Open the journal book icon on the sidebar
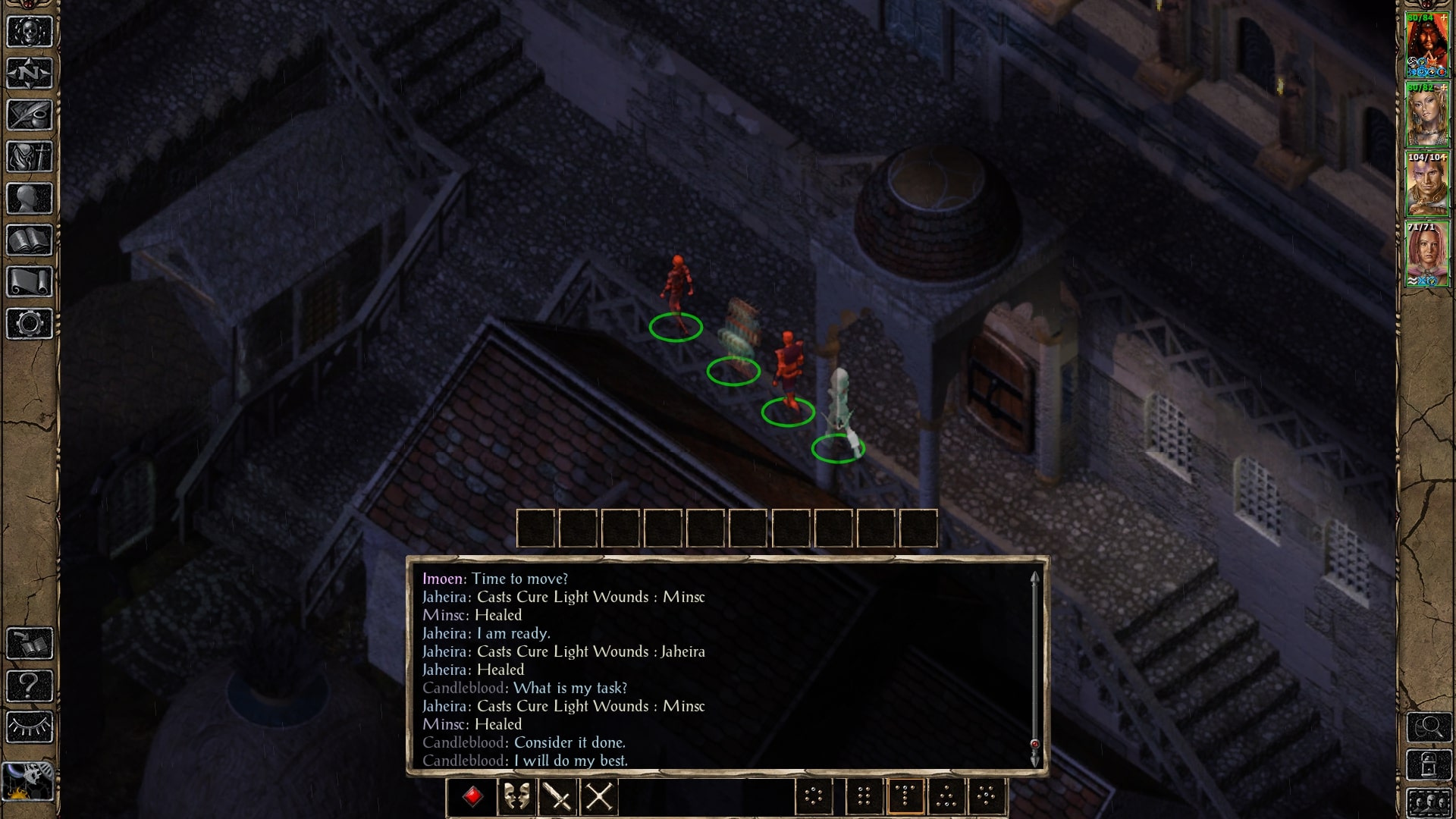The height and width of the screenshot is (819, 1456). (28, 239)
